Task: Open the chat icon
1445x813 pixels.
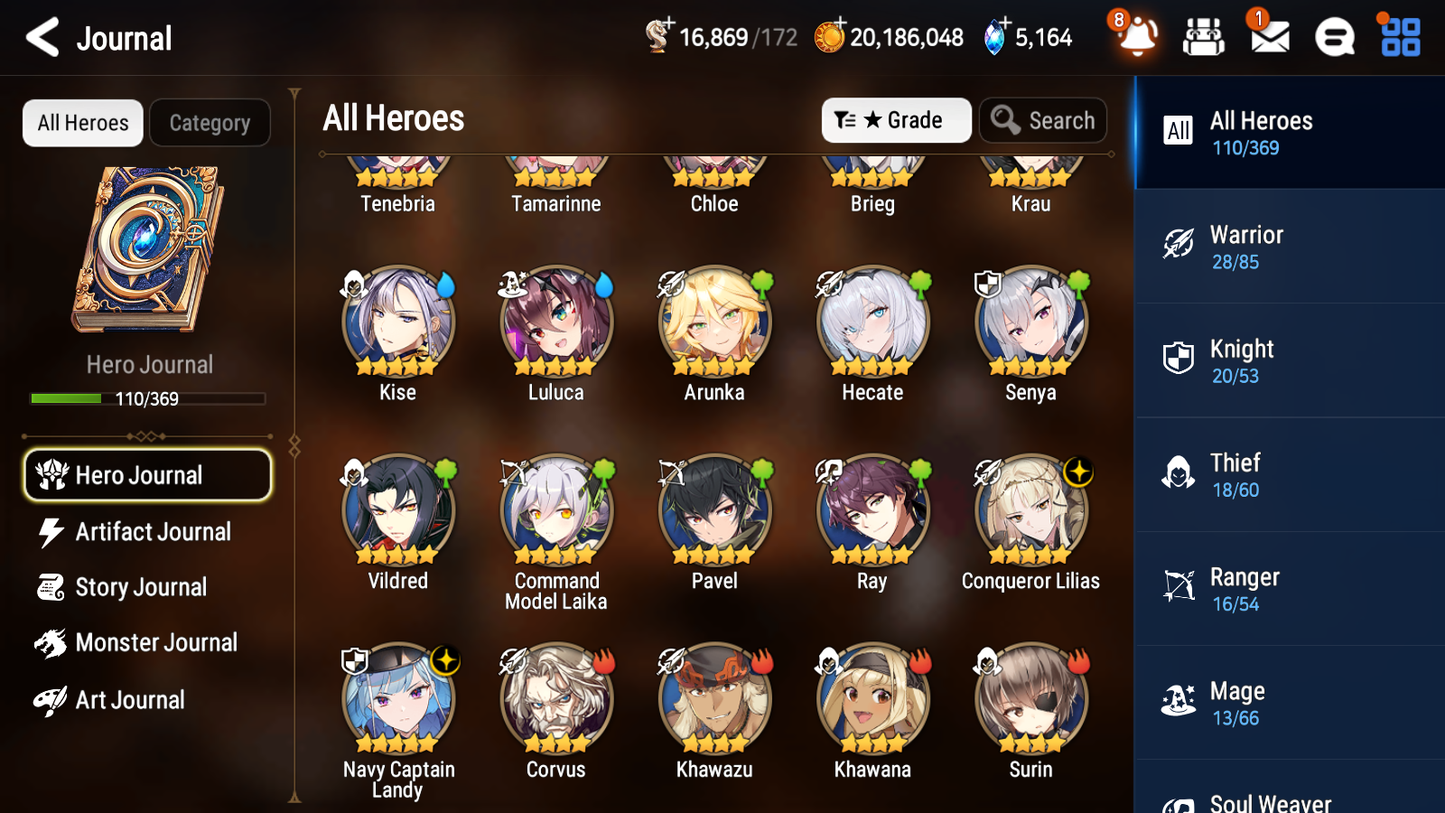Action: [1334, 36]
